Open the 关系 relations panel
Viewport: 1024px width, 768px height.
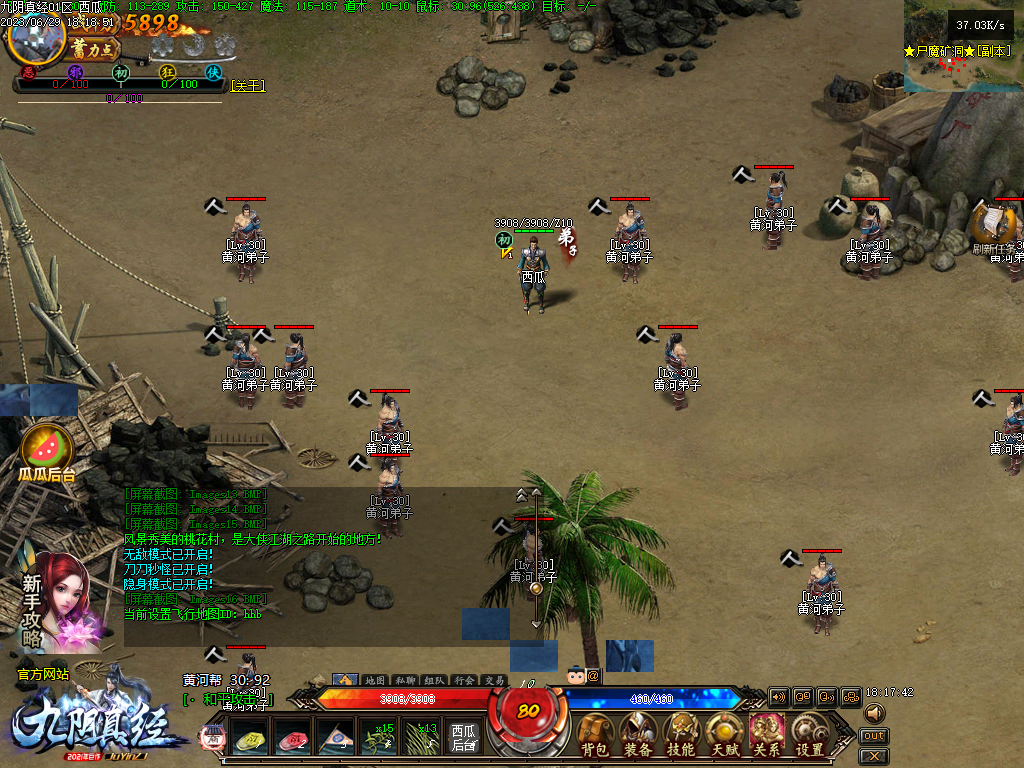pyautogui.click(x=767, y=734)
